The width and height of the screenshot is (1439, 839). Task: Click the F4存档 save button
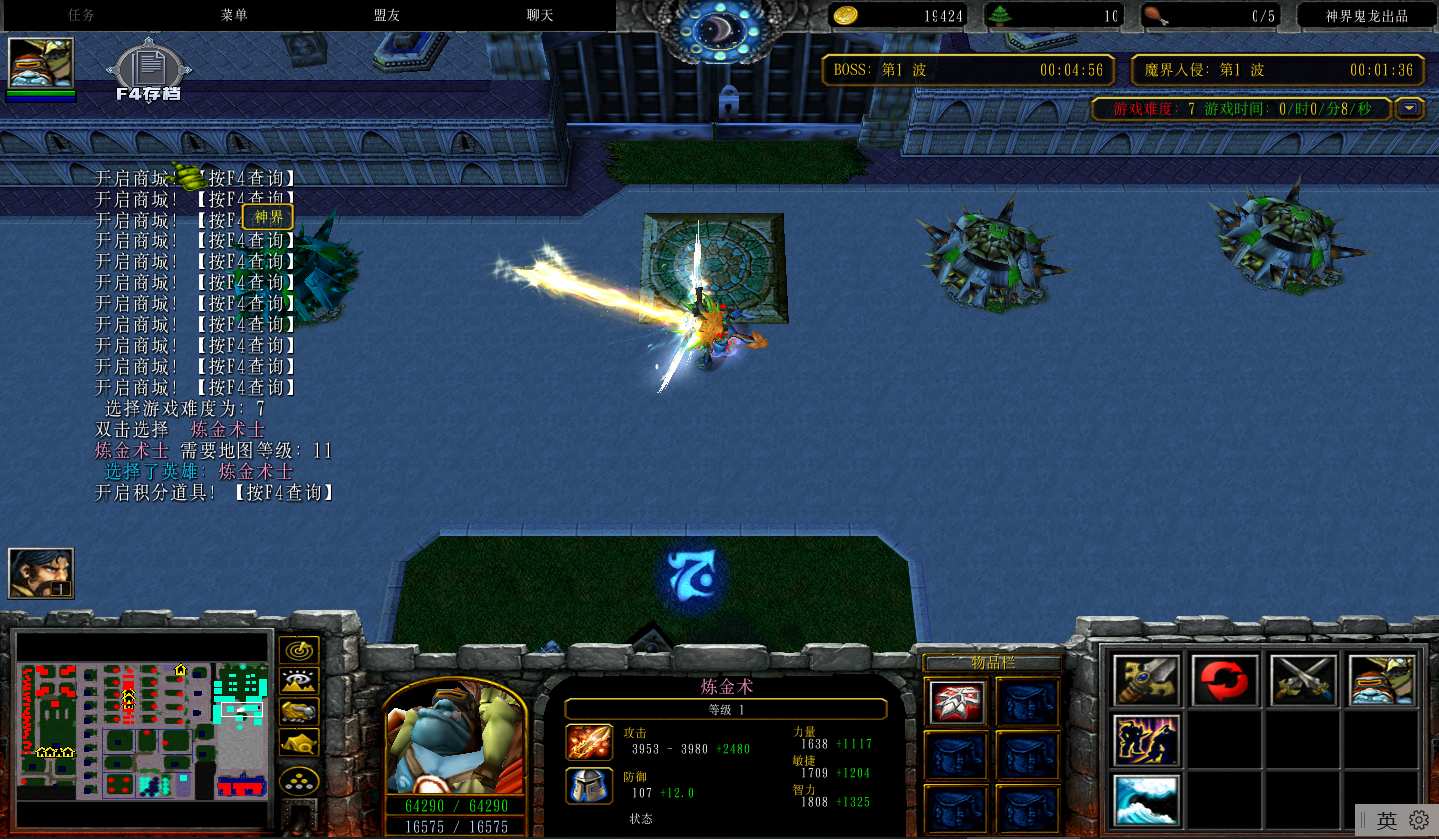tap(148, 72)
